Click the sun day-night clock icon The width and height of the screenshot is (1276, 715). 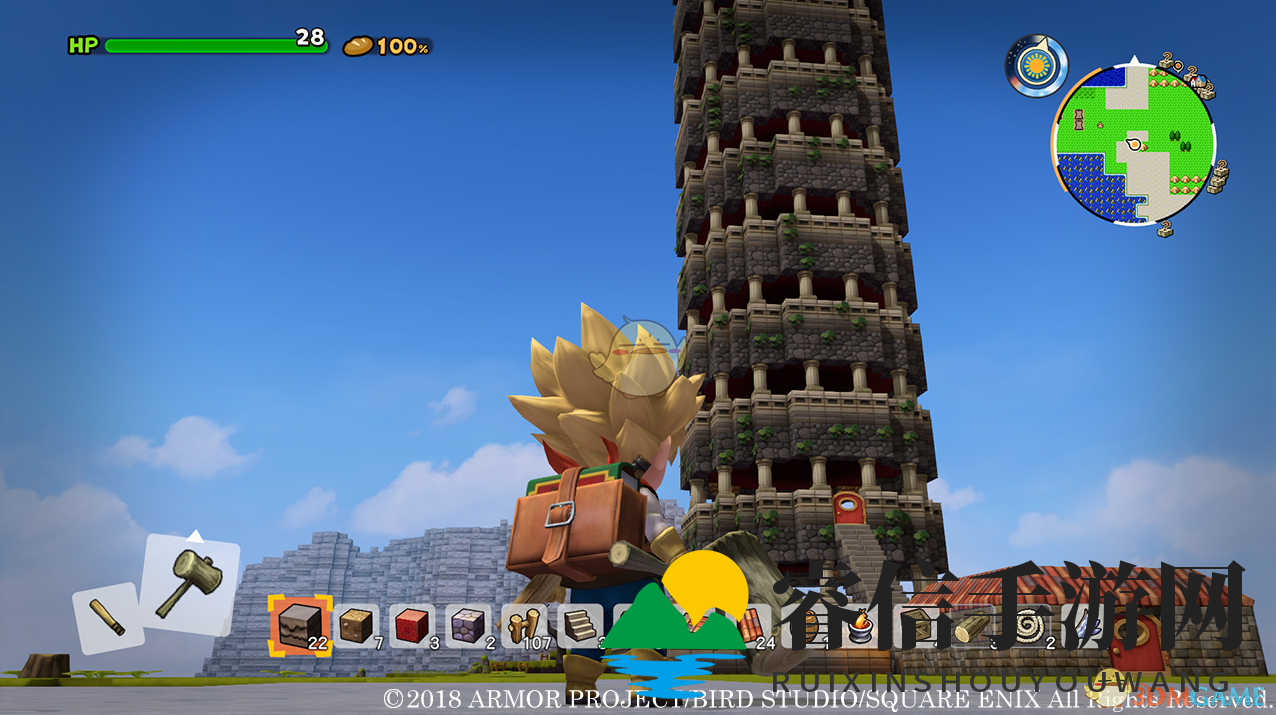(1036, 66)
